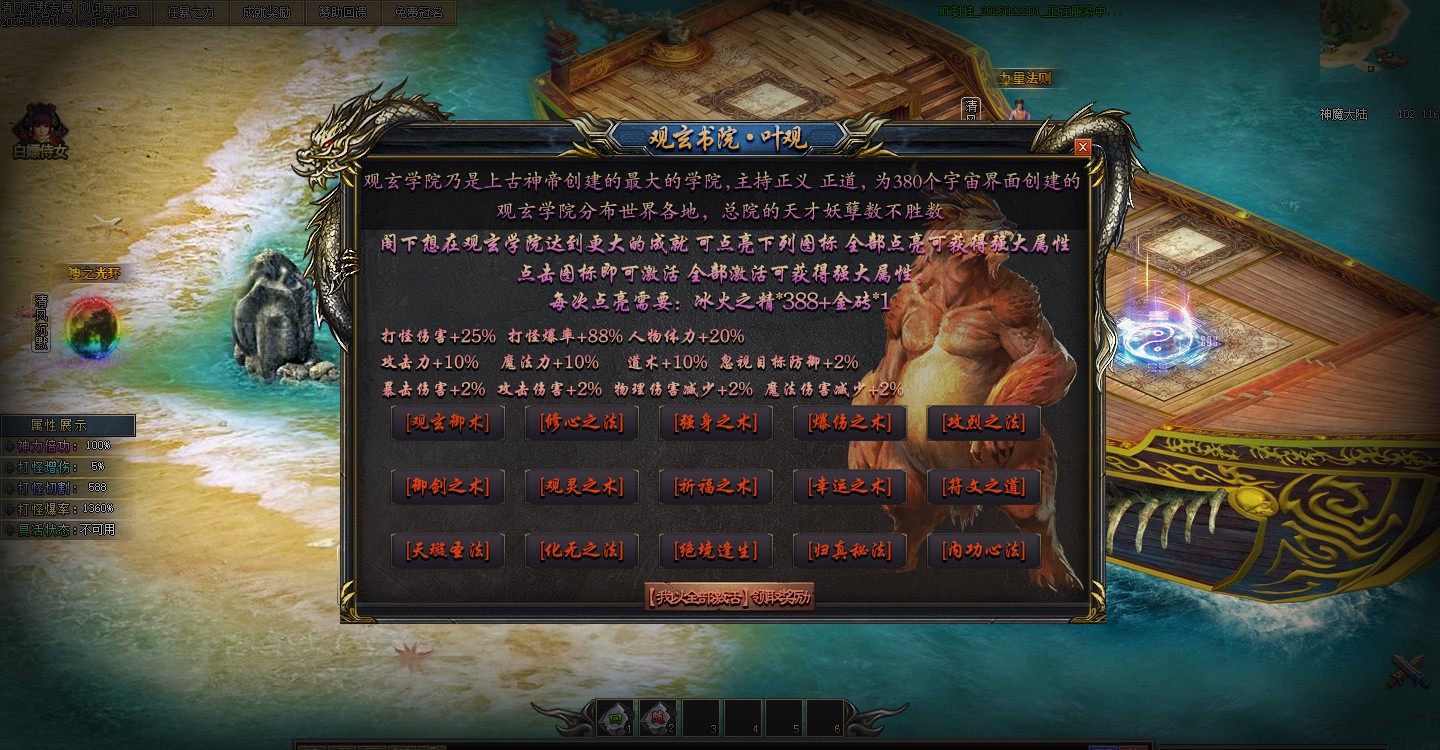Select the 内功心法 skill icon
Screen dimensions: 1440x750
(x=983, y=550)
